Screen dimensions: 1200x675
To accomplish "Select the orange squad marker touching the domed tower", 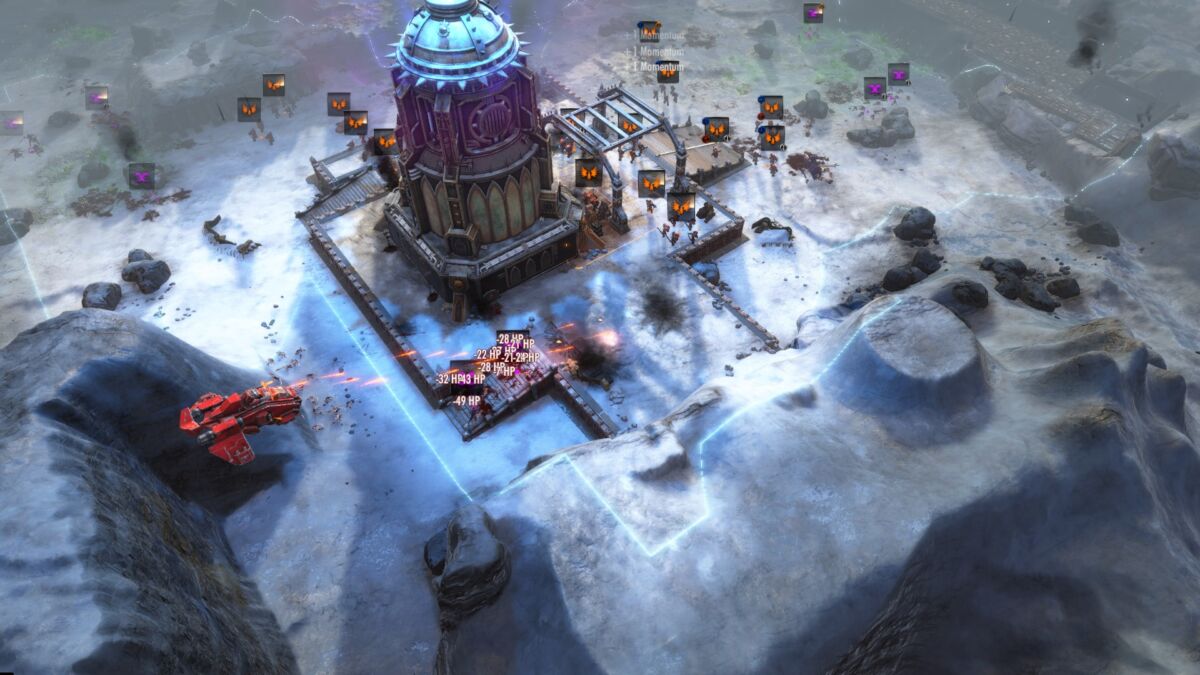I will 385,141.
